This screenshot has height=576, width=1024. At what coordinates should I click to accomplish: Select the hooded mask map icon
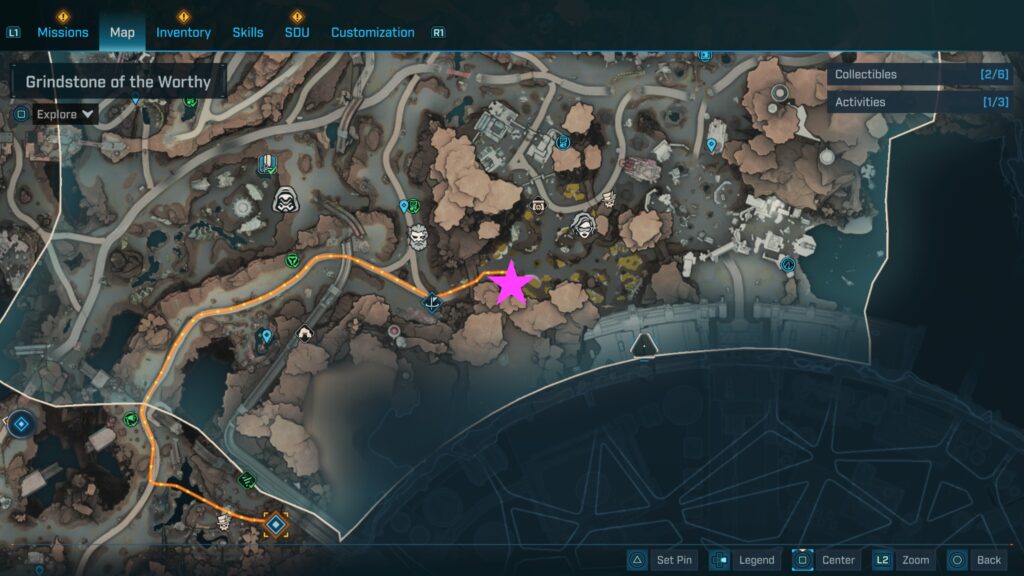pos(287,199)
